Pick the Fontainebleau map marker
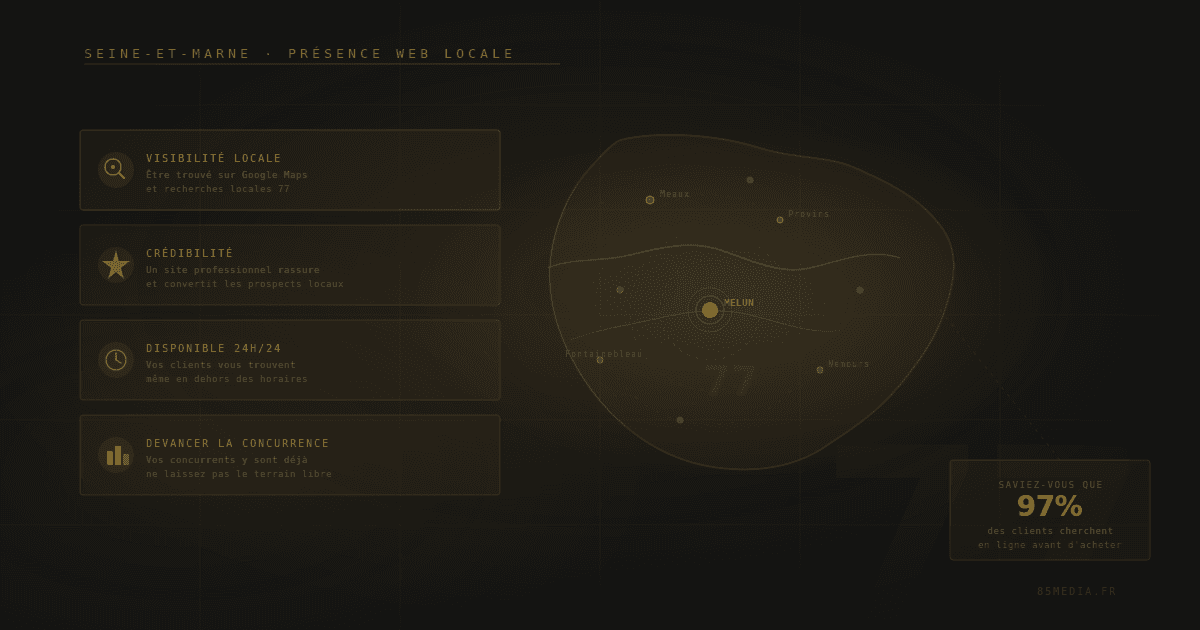 pos(600,360)
